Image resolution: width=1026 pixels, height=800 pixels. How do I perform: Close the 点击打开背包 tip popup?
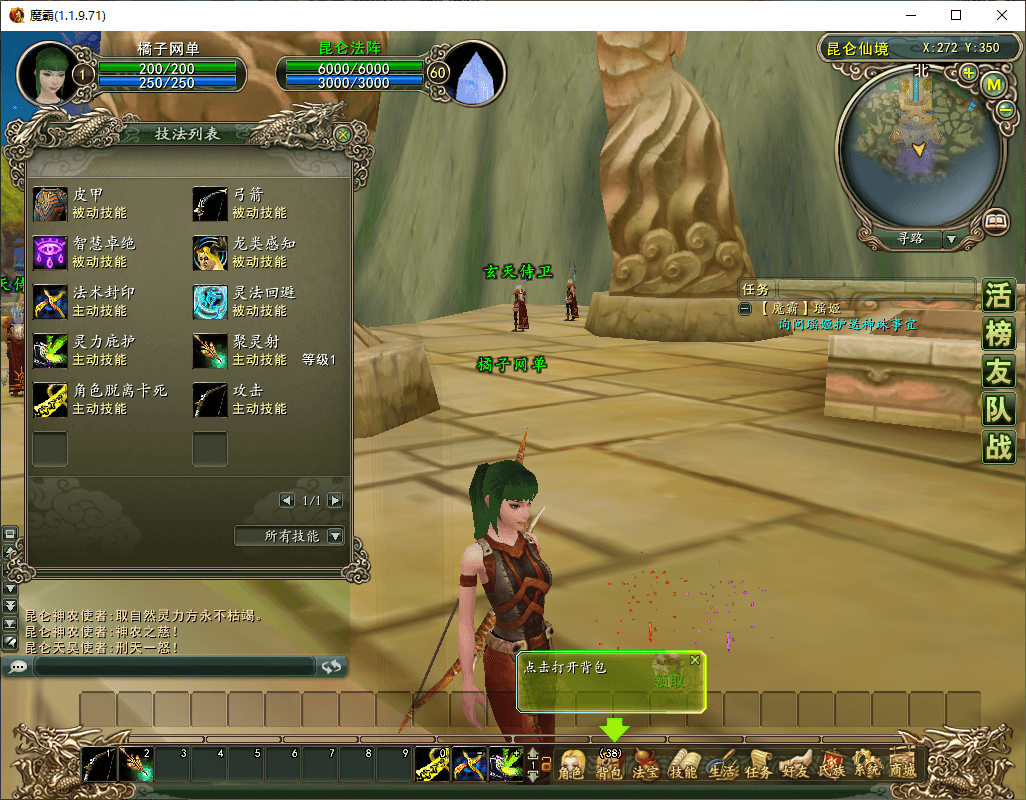pos(695,660)
